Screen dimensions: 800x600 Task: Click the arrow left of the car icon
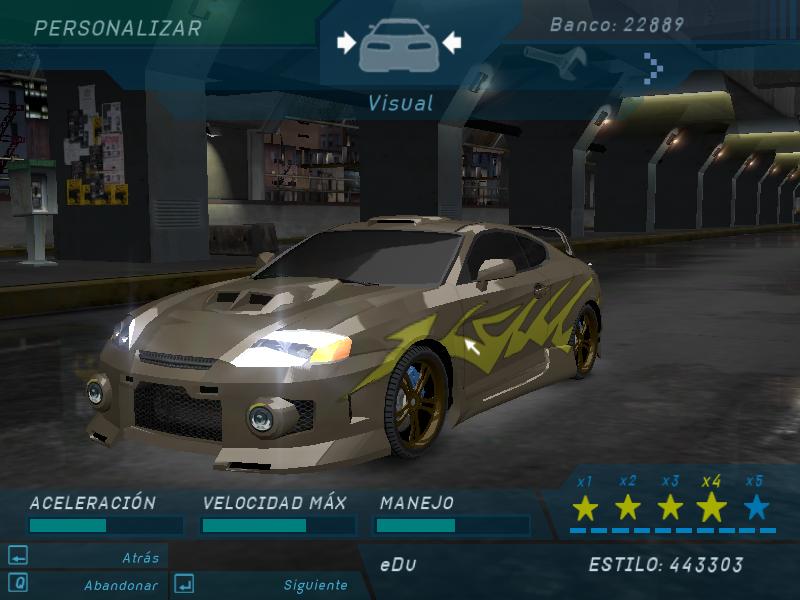[346, 42]
